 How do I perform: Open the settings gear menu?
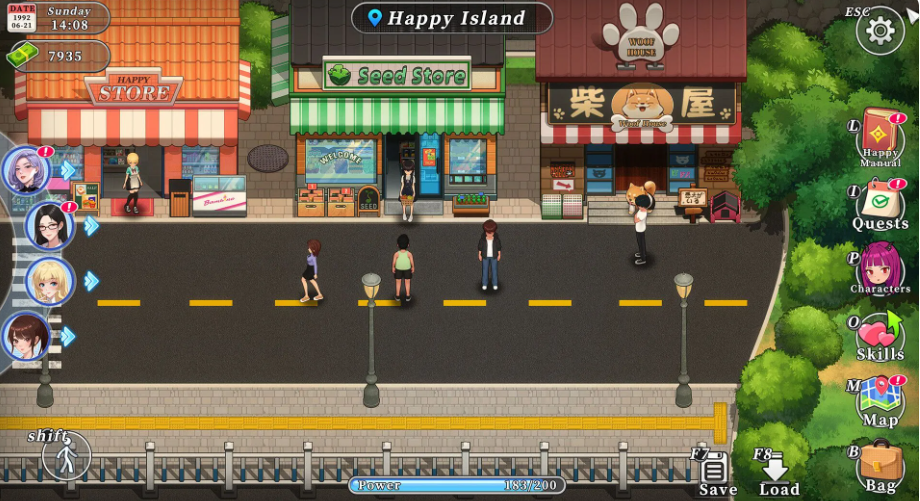click(x=880, y=31)
